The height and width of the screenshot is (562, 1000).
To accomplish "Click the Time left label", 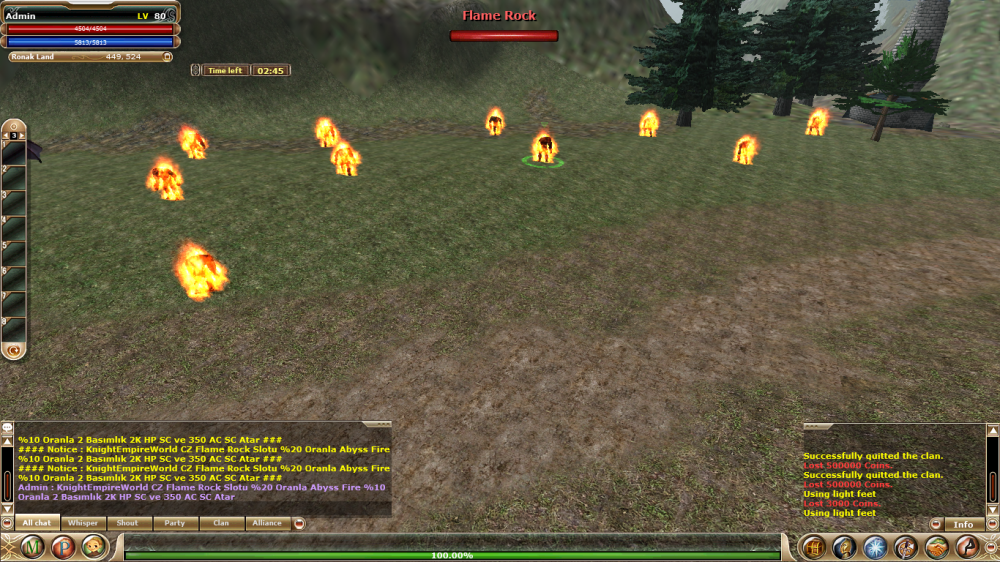I will click(x=224, y=71).
